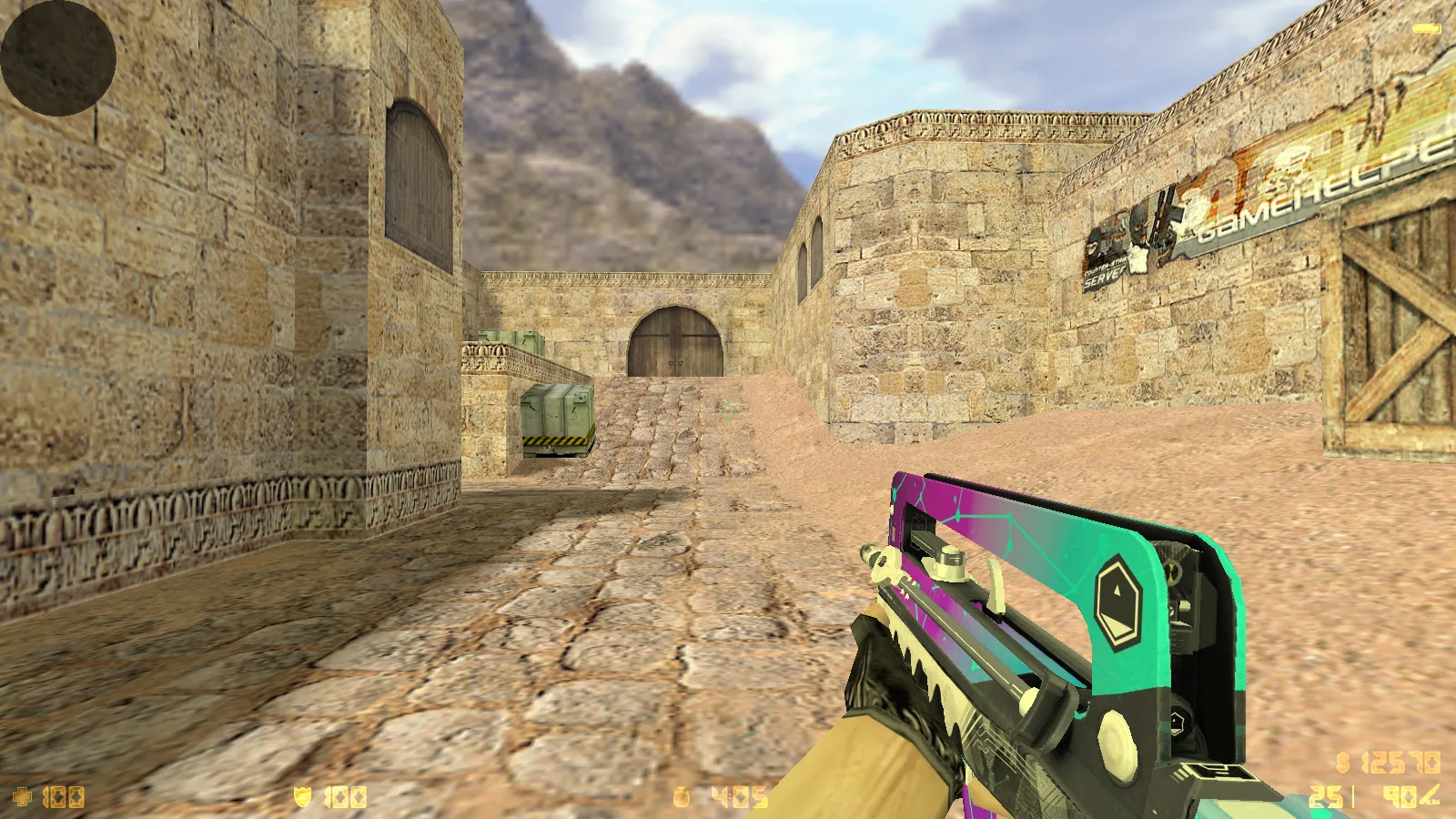Select the flashlight battery indicator icon
Screen dimensions: 1456x819
coord(1426,29)
